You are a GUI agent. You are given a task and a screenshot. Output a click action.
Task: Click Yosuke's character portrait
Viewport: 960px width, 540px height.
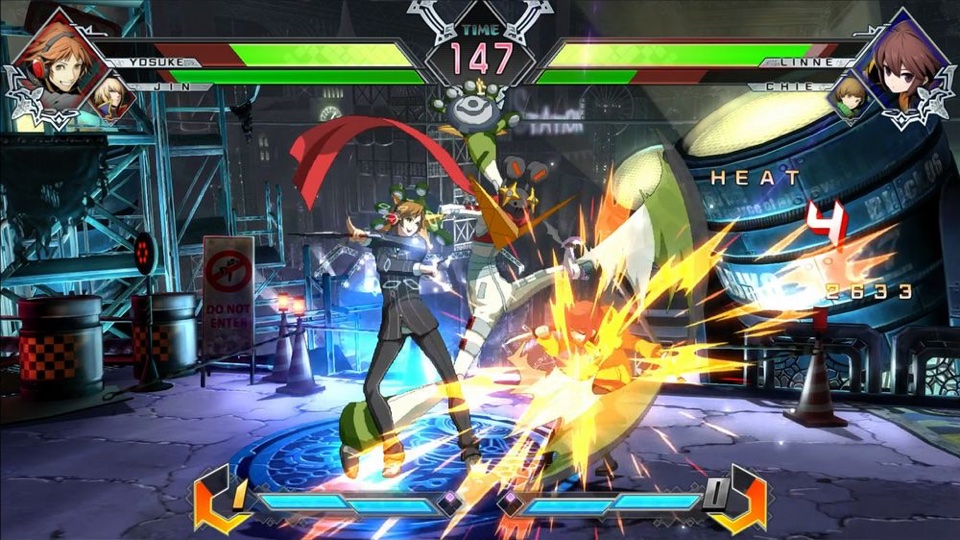point(55,62)
